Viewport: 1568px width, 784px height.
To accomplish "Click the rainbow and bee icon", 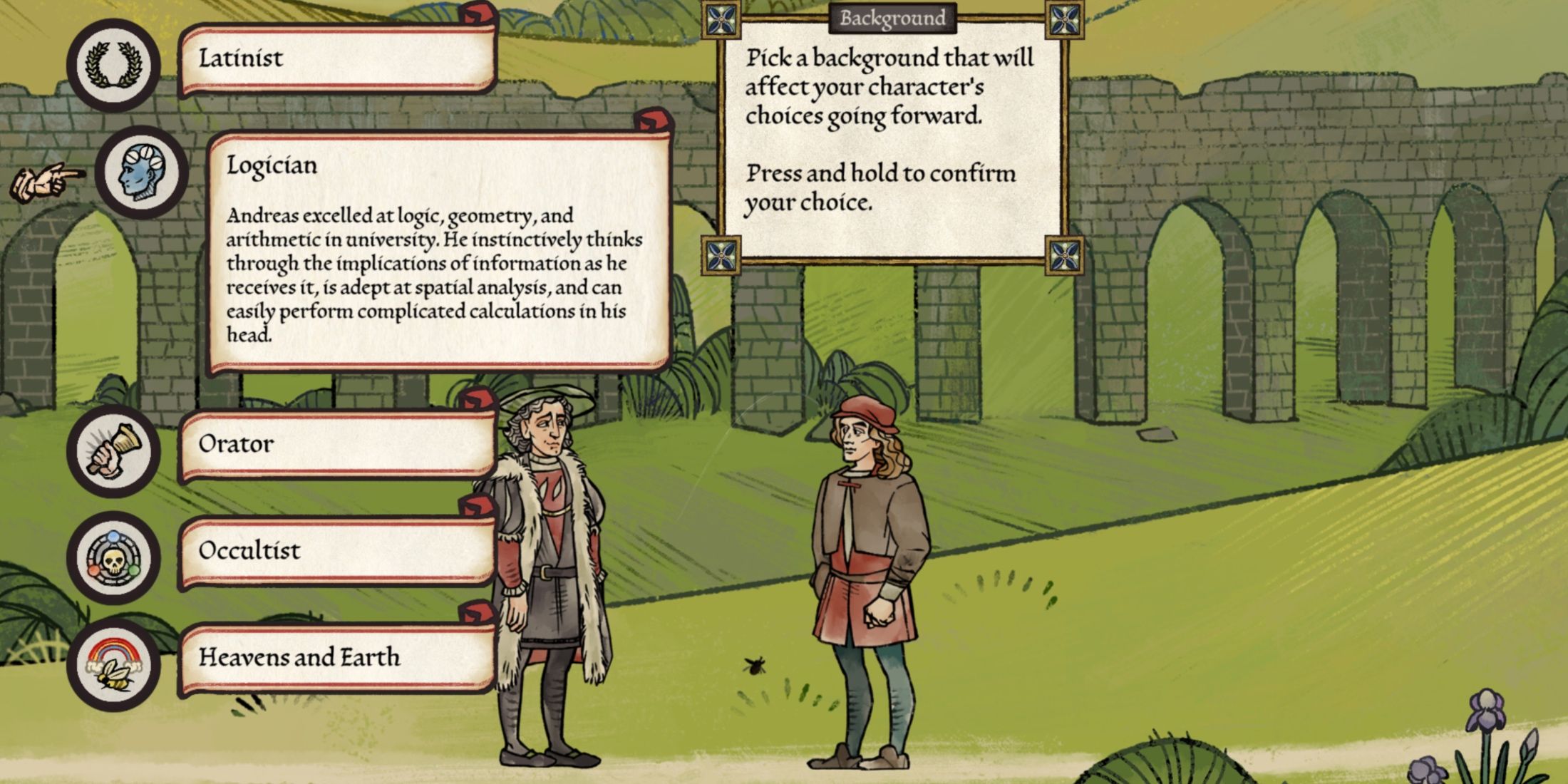I will click(x=113, y=665).
